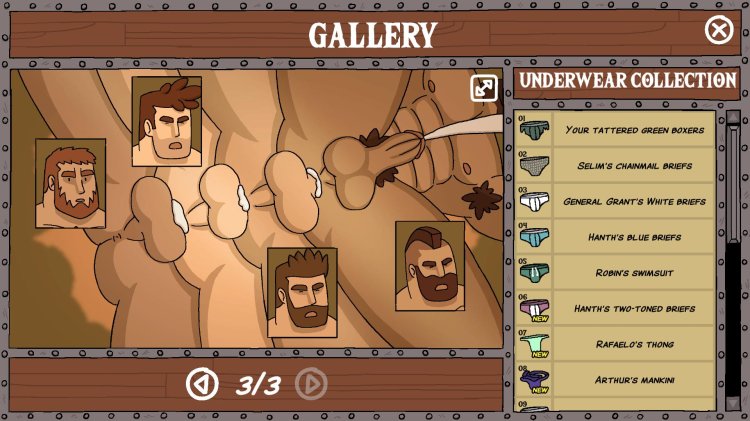The image size is (750, 421).
Task: Close the Gallery screen
Action: click(719, 30)
